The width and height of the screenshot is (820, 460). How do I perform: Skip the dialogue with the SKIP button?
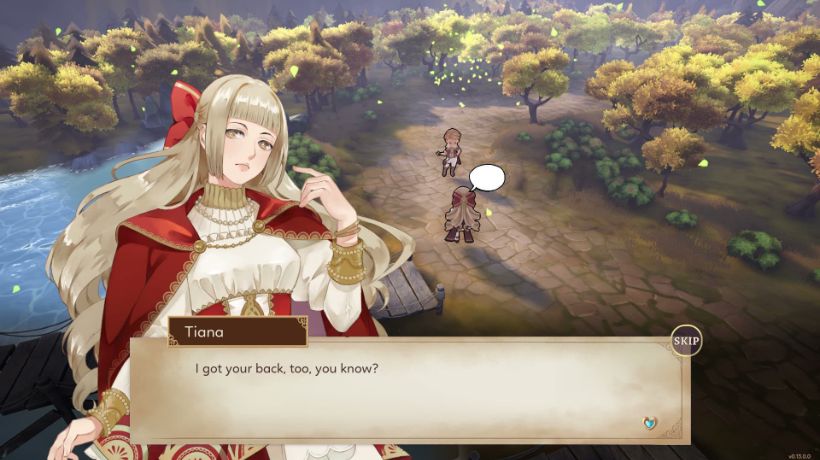point(686,341)
